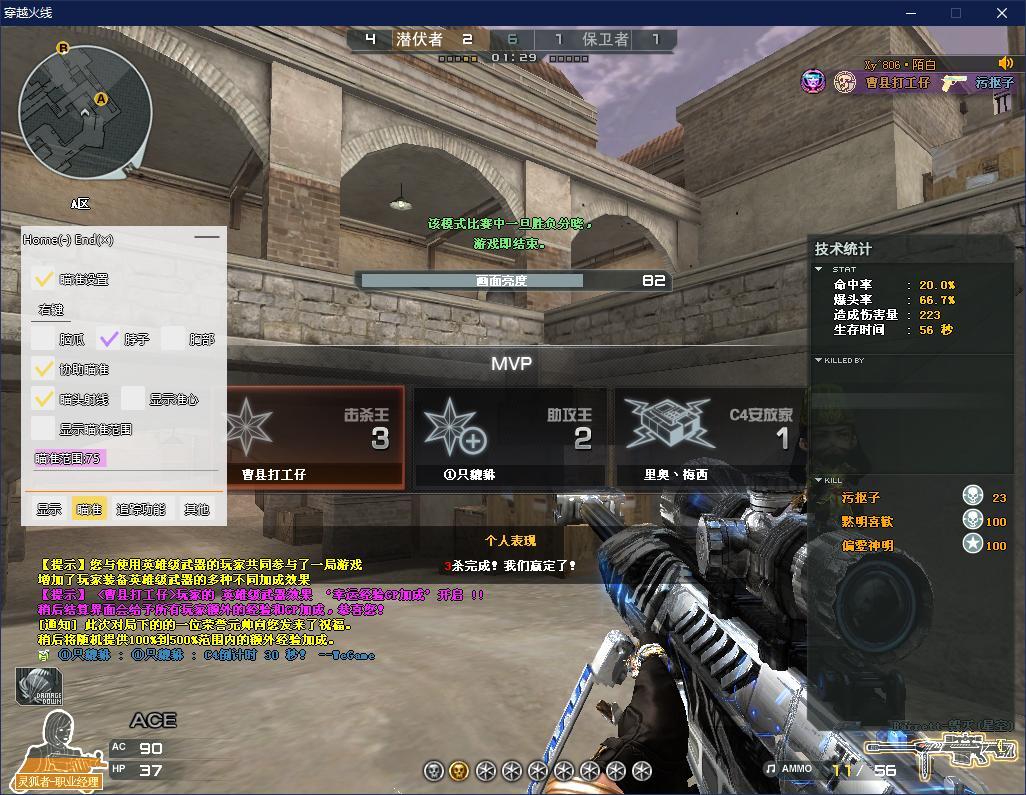This screenshot has height=795, width=1026.
Task: Open the 右键 key selector
Action: pyautogui.click(x=51, y=310)
